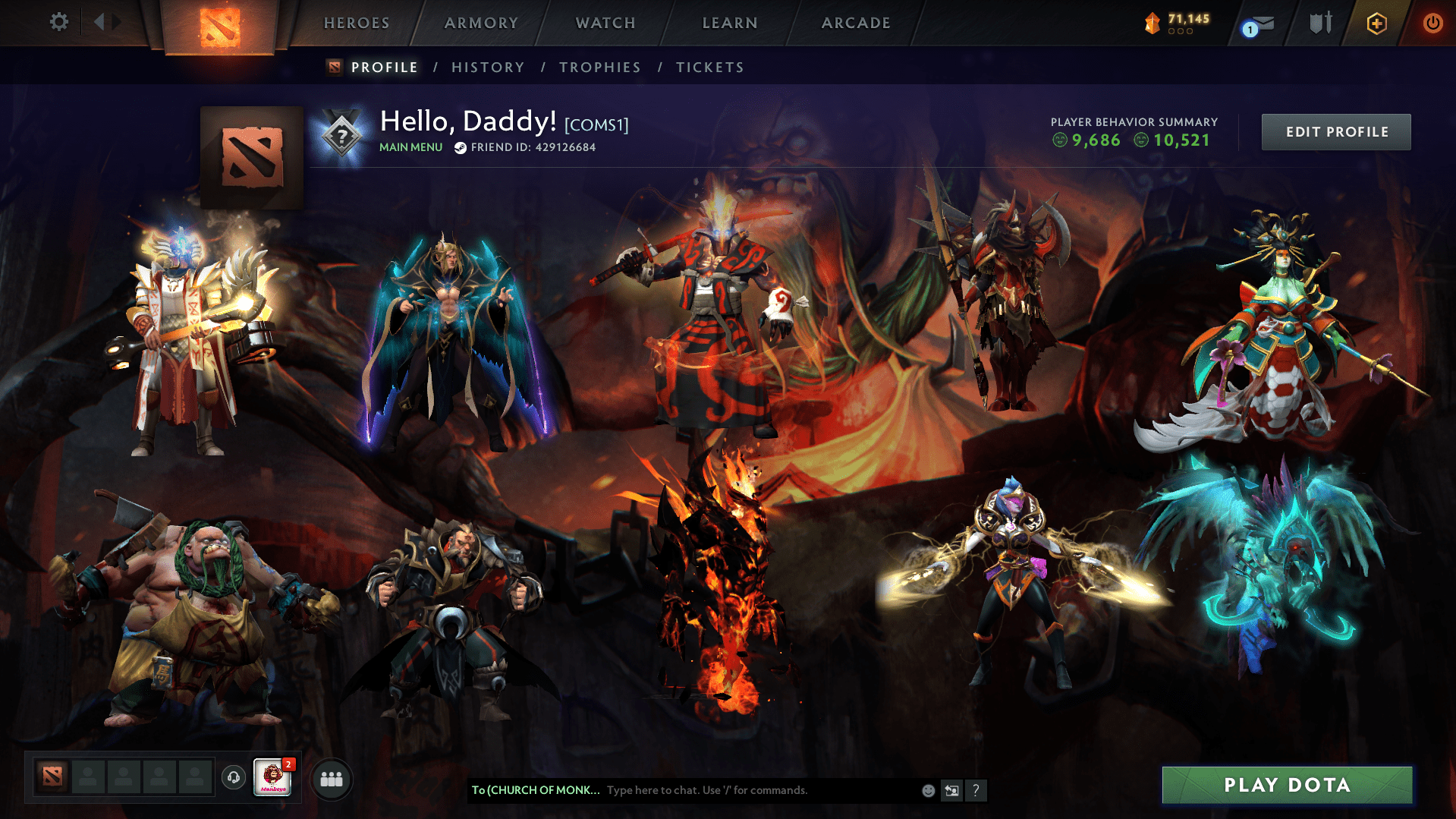This screenshot has height=819, width=1456.
Task: Click the Edit Profile button
Action: click(1335, 131)
